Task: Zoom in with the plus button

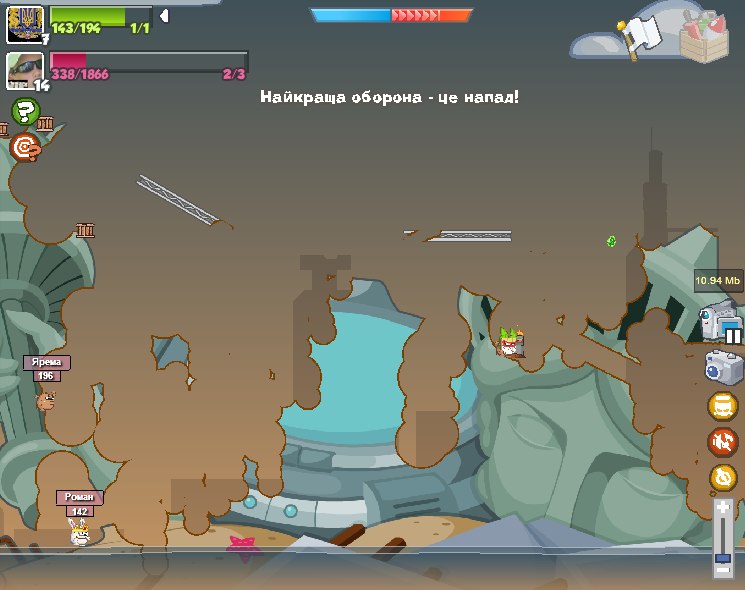Action: coord(723,509)
